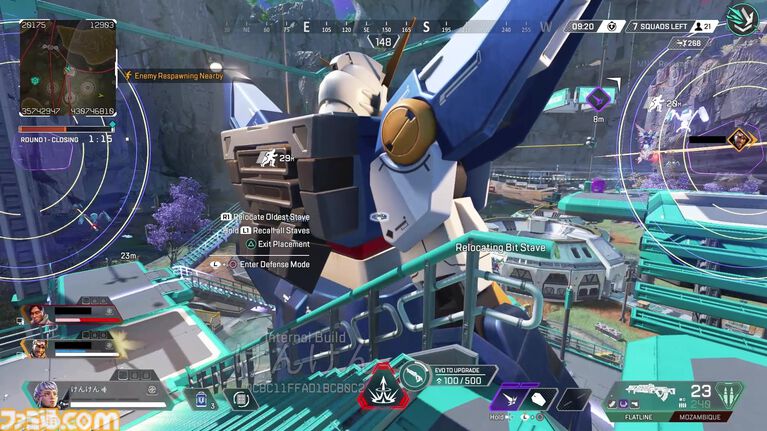Viewport: 767px width, 431px height.
Task: Choose the ordnance grenade slot
Action: pyautogui.click(x=240, y=399)
